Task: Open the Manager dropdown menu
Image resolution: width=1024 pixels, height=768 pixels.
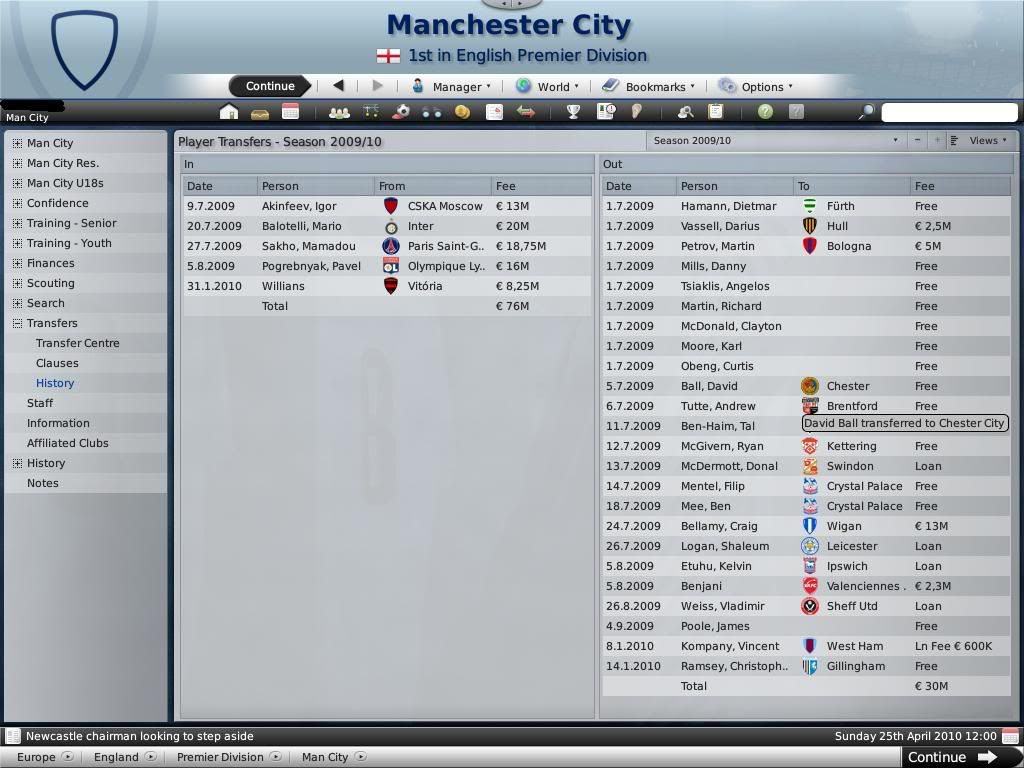Action: [451, 87]
